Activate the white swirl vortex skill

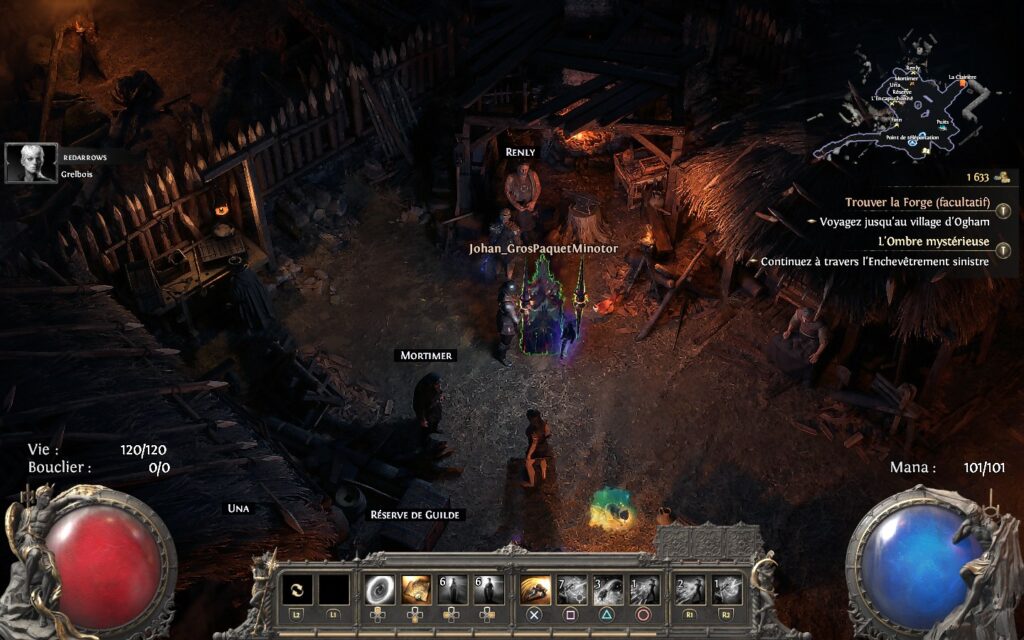click(380, 590)
